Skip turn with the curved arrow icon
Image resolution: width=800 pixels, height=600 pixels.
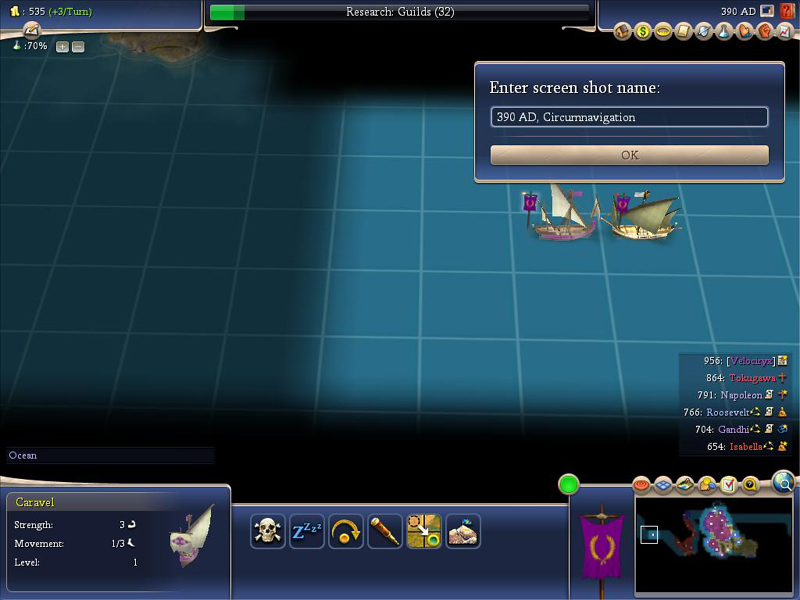[346, 531]
